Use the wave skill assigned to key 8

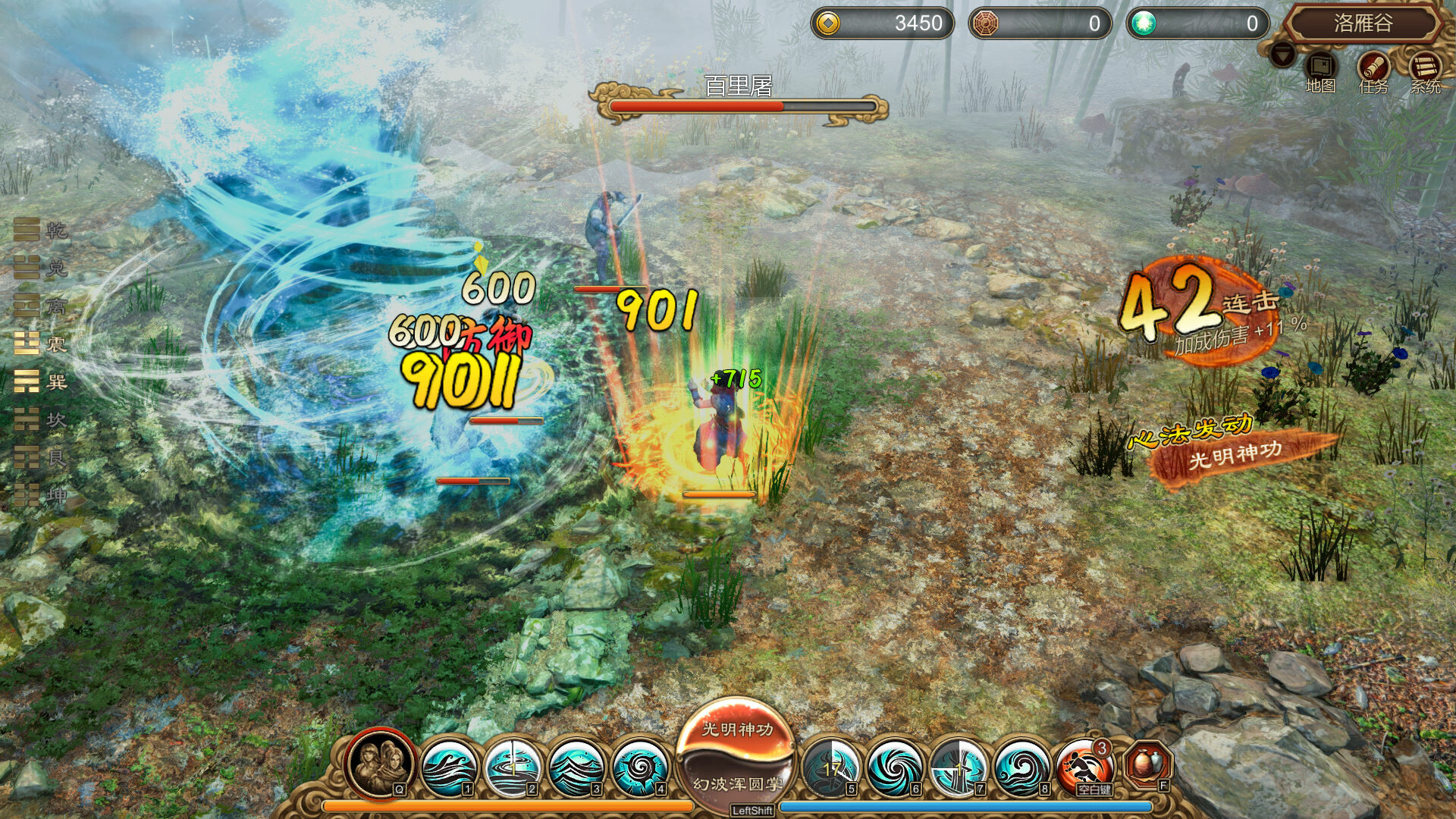pos(1021,767)
